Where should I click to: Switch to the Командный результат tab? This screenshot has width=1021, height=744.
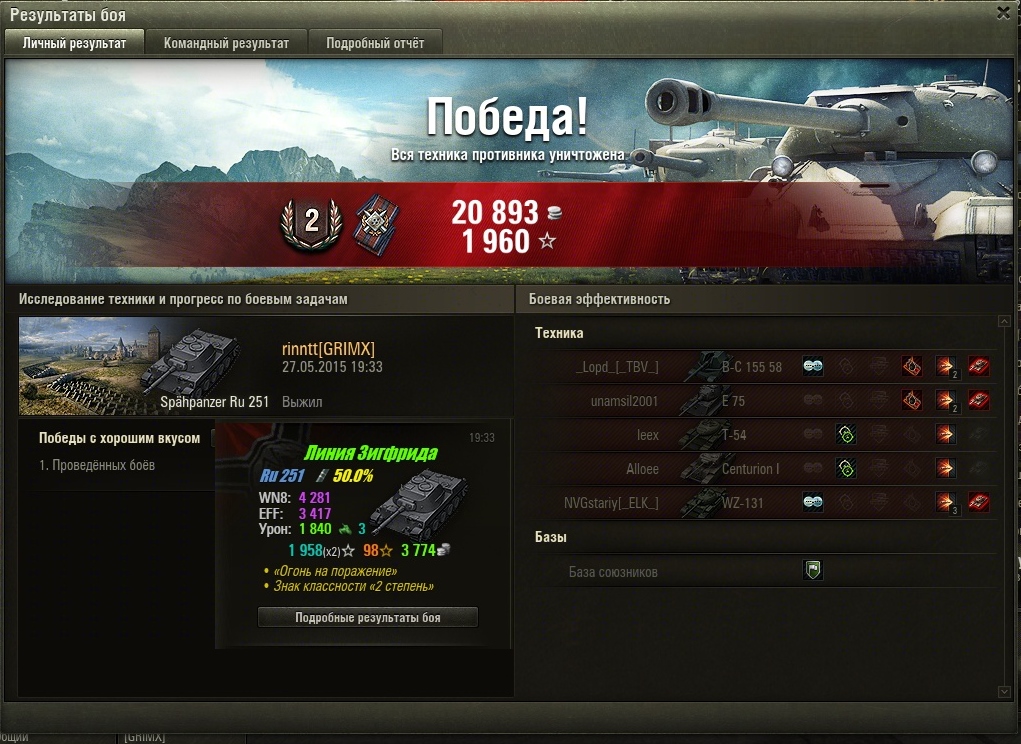coord(226,43)
